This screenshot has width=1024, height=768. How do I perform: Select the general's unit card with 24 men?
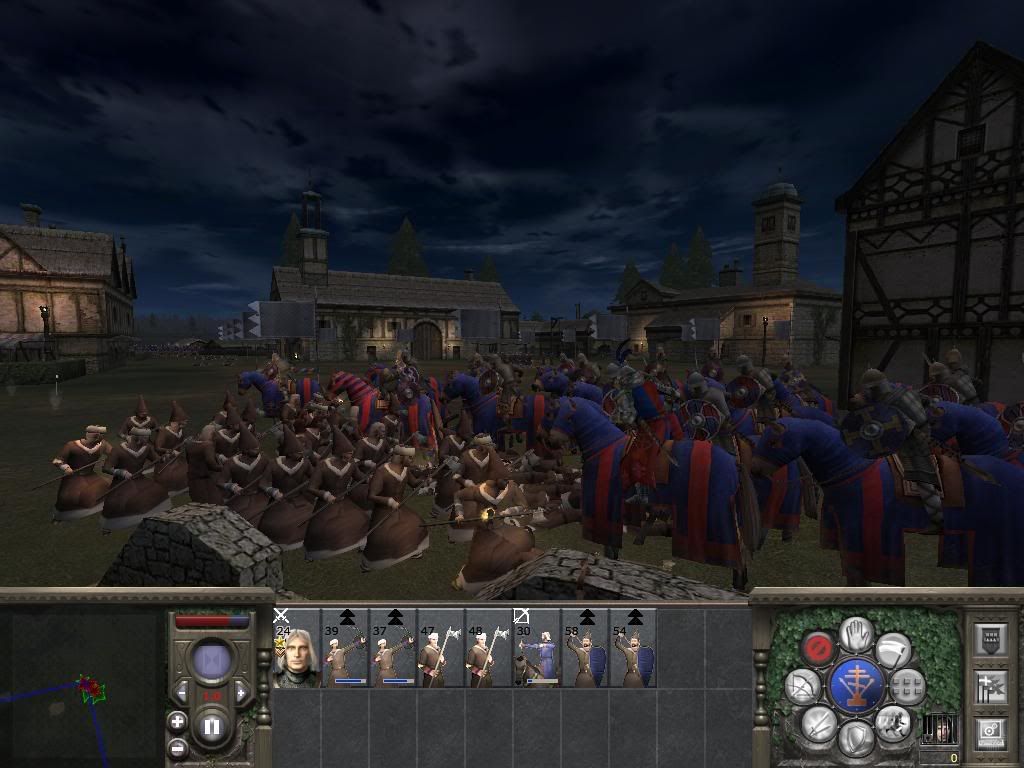click(296, 648)
